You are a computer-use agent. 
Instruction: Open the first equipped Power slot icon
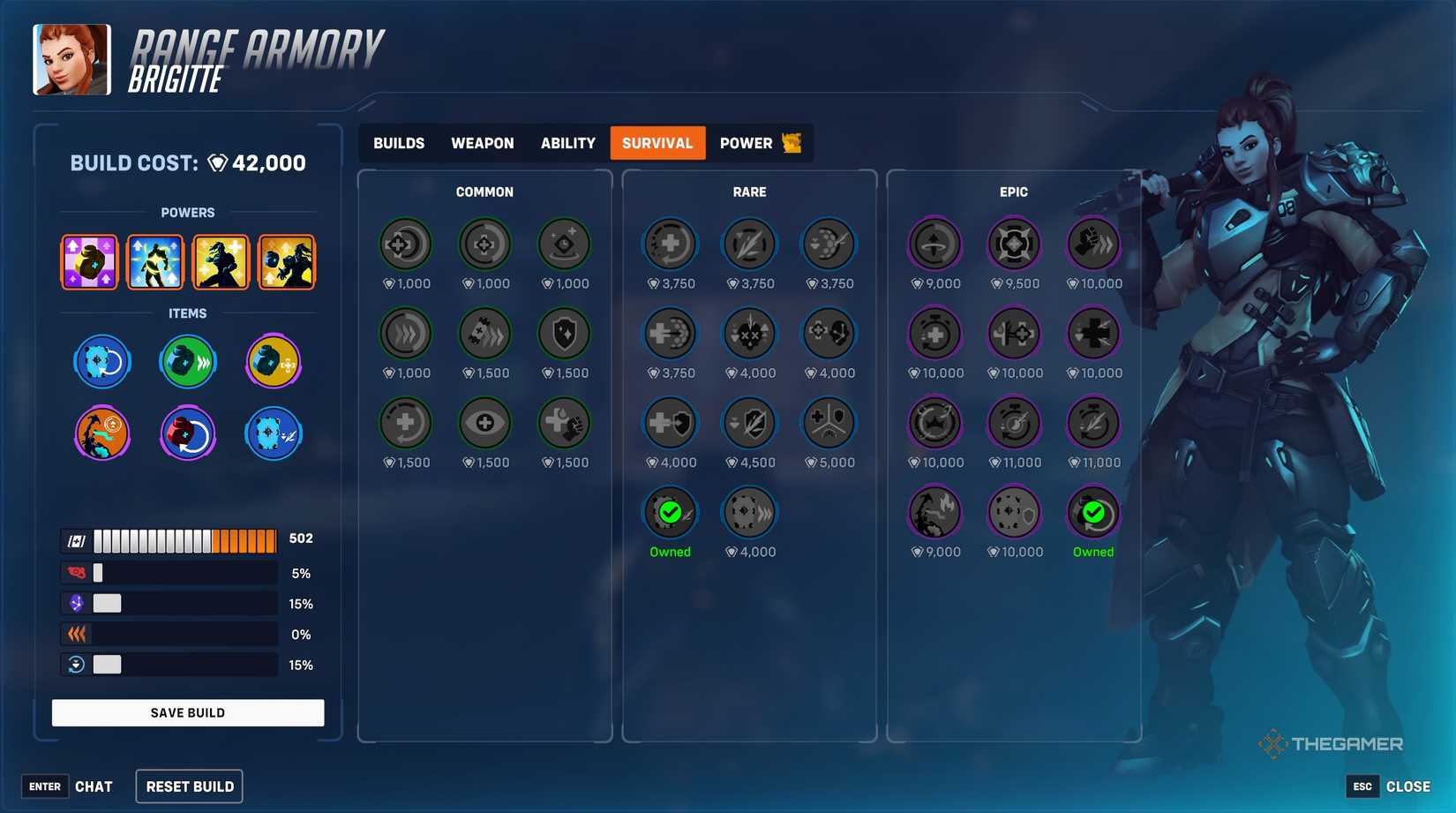(x=88, y=261)
